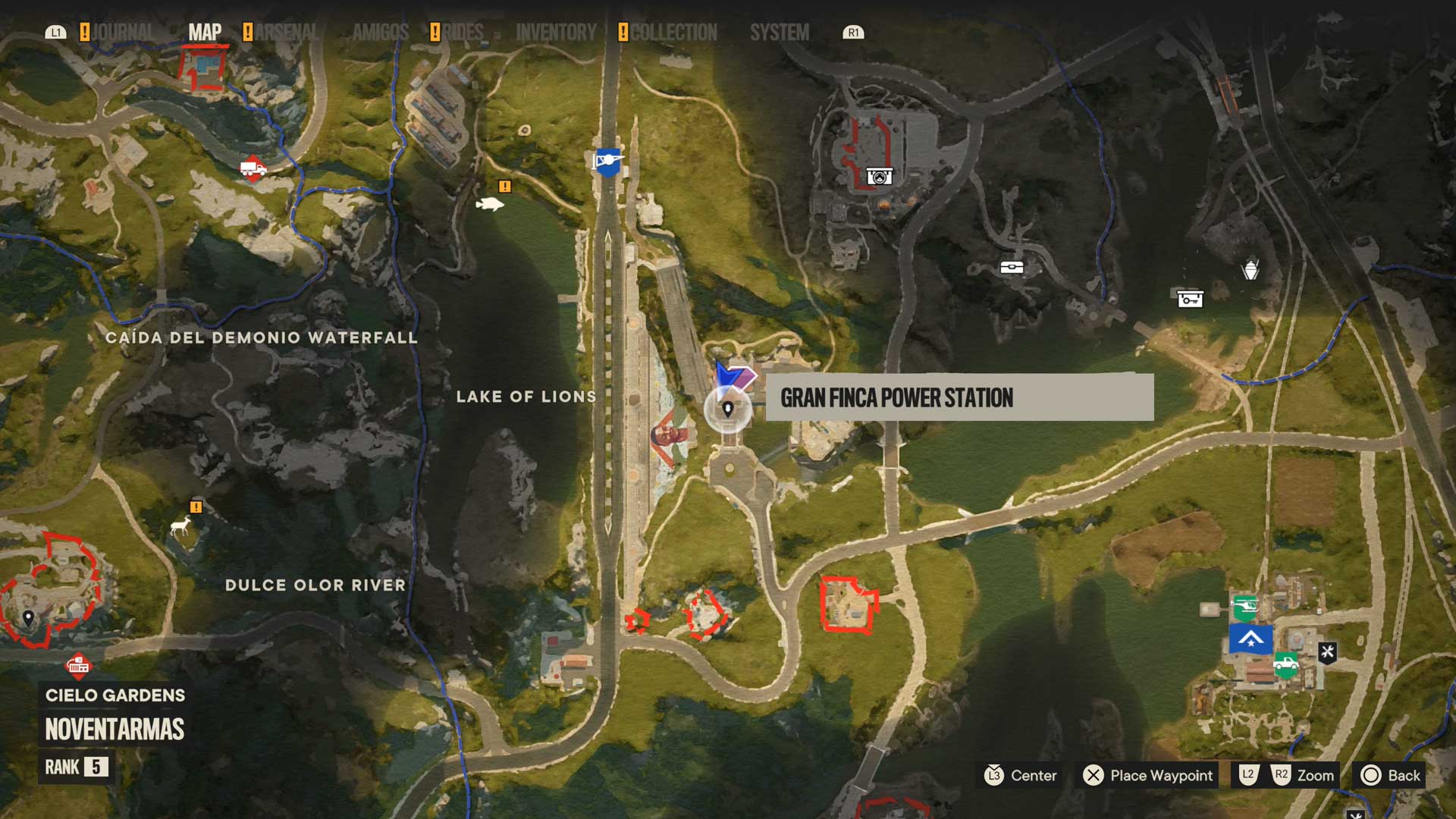
Task: Open the Rides tab
Action: (463, 33)
